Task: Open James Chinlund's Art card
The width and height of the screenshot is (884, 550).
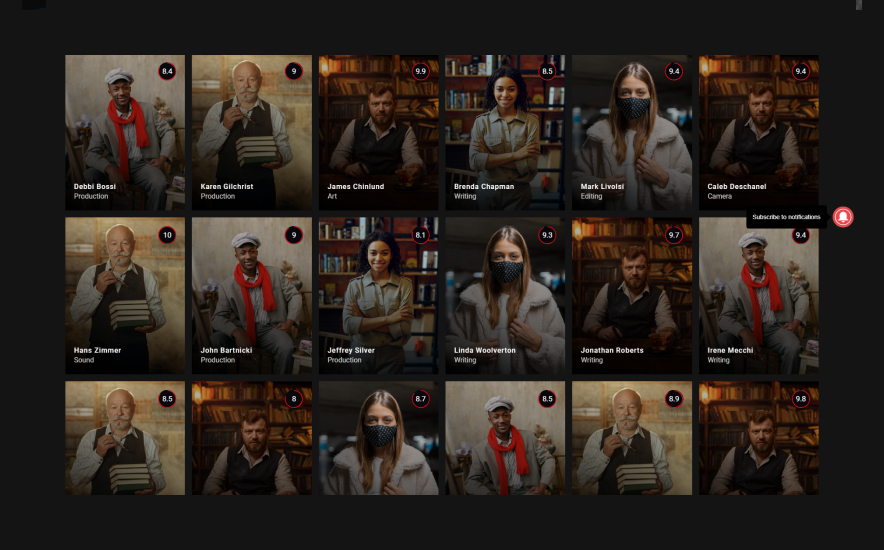Action: click(378, 132)
